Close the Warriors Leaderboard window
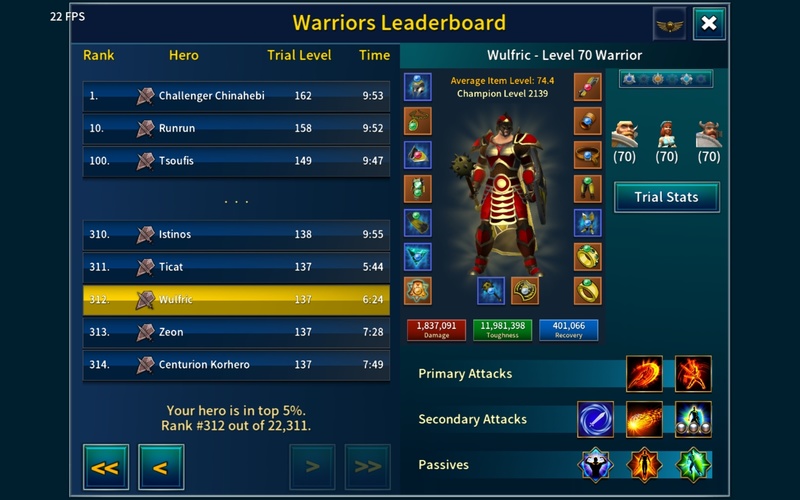The image size is (800, 500). point(709,23)
